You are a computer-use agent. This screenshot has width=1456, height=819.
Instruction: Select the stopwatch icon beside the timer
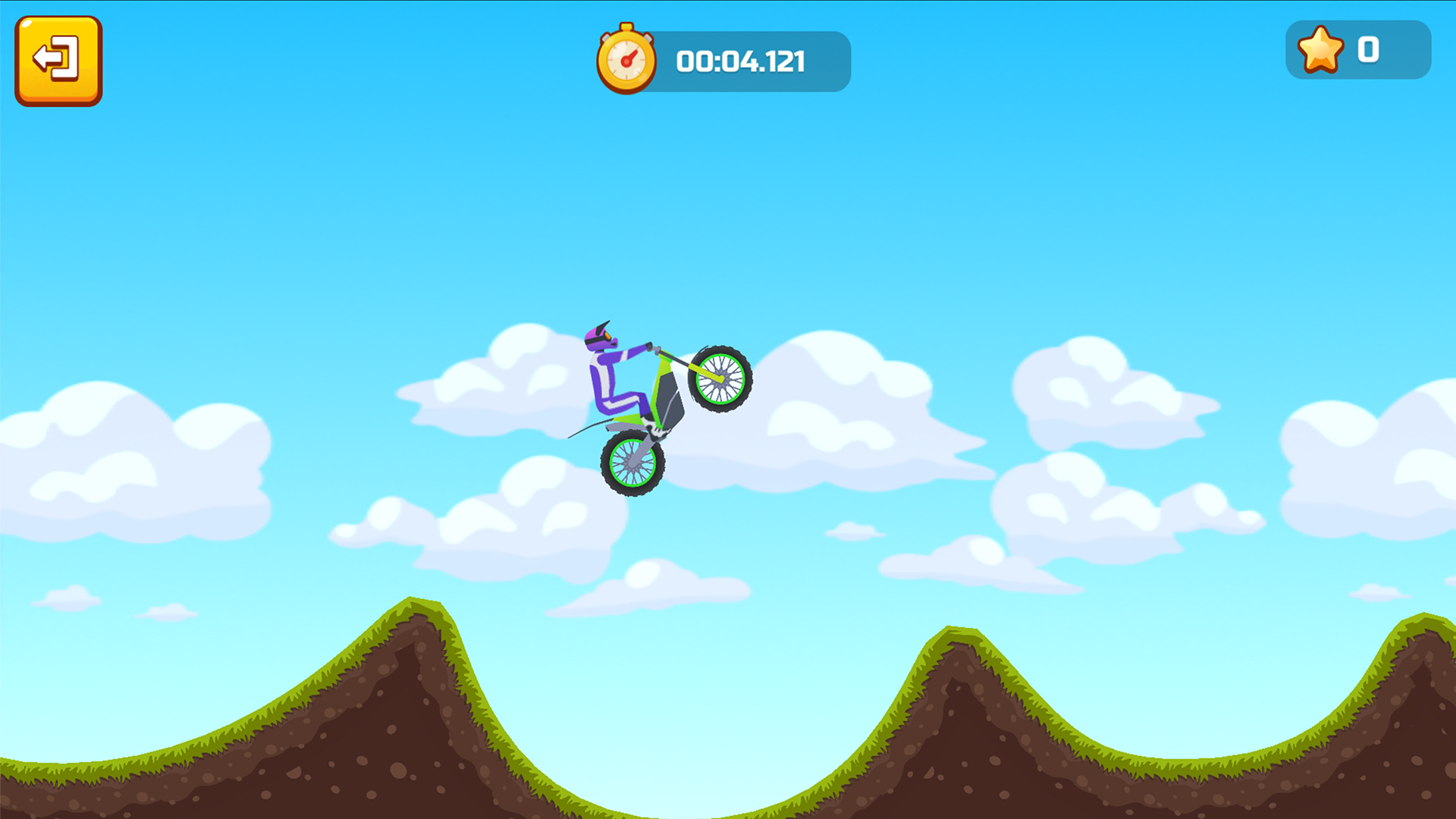point(626,59)
